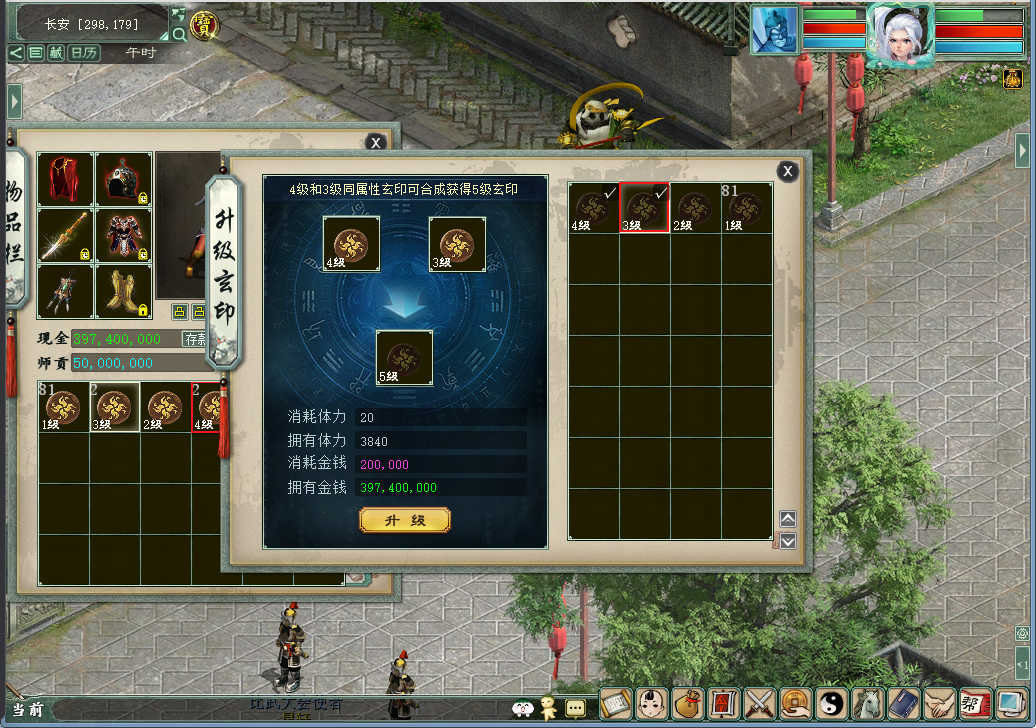Open the yin-yang toolbar icon

tap(832, 704)
